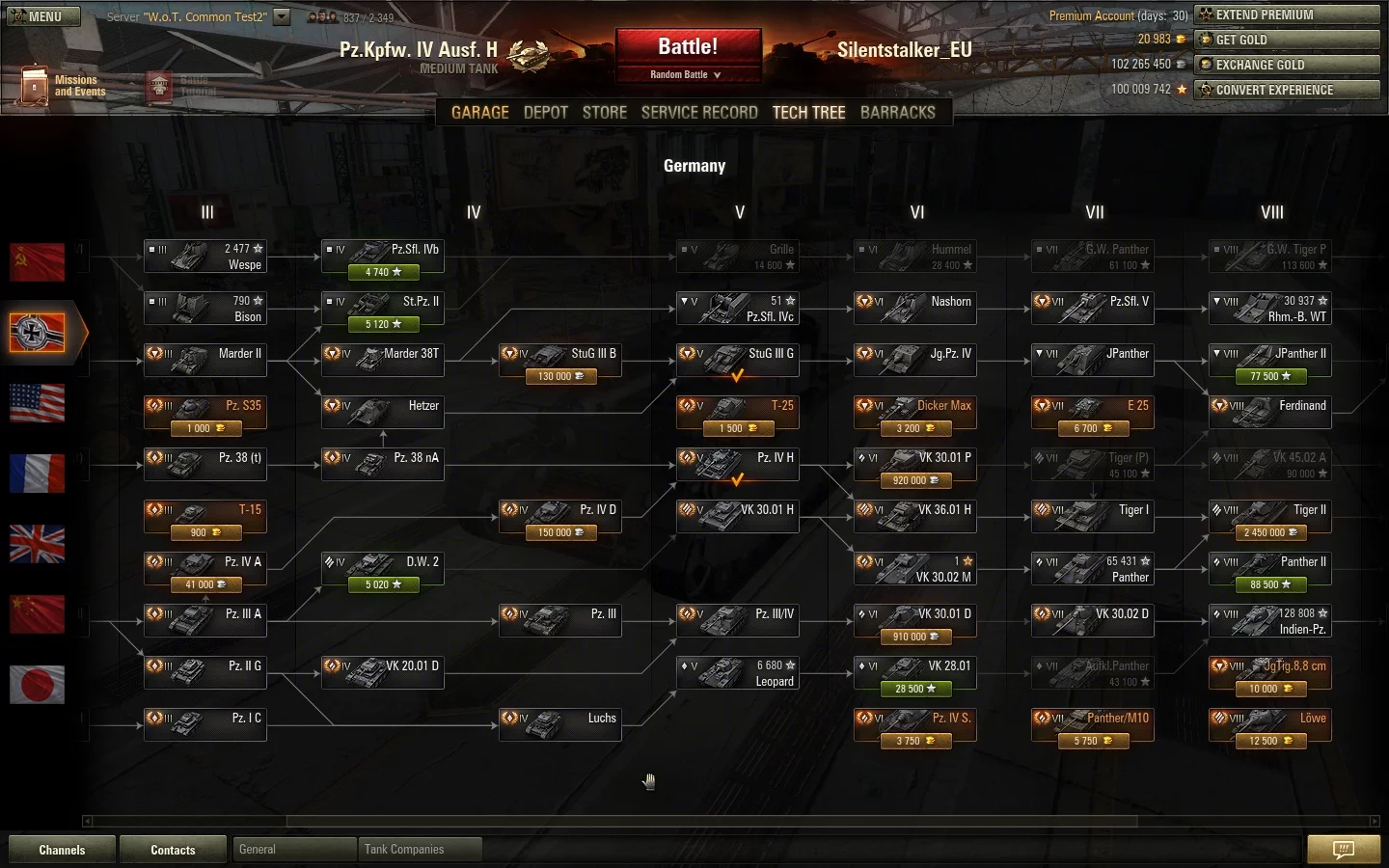The image size is (1389, 868).
Task: Open the DEPOT tab
Action: point(545,113)
